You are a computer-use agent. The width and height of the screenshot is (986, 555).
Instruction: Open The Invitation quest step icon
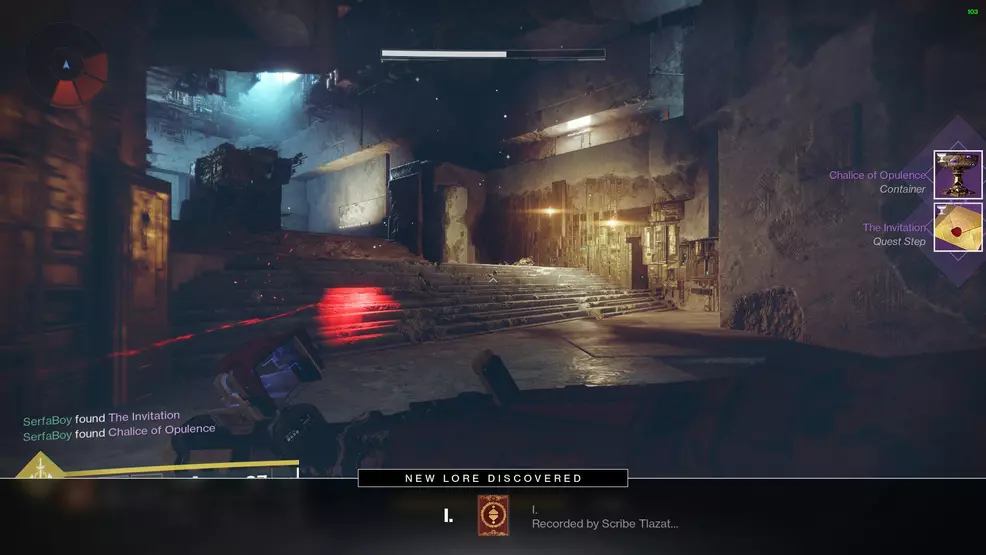[x=957, y=227]
